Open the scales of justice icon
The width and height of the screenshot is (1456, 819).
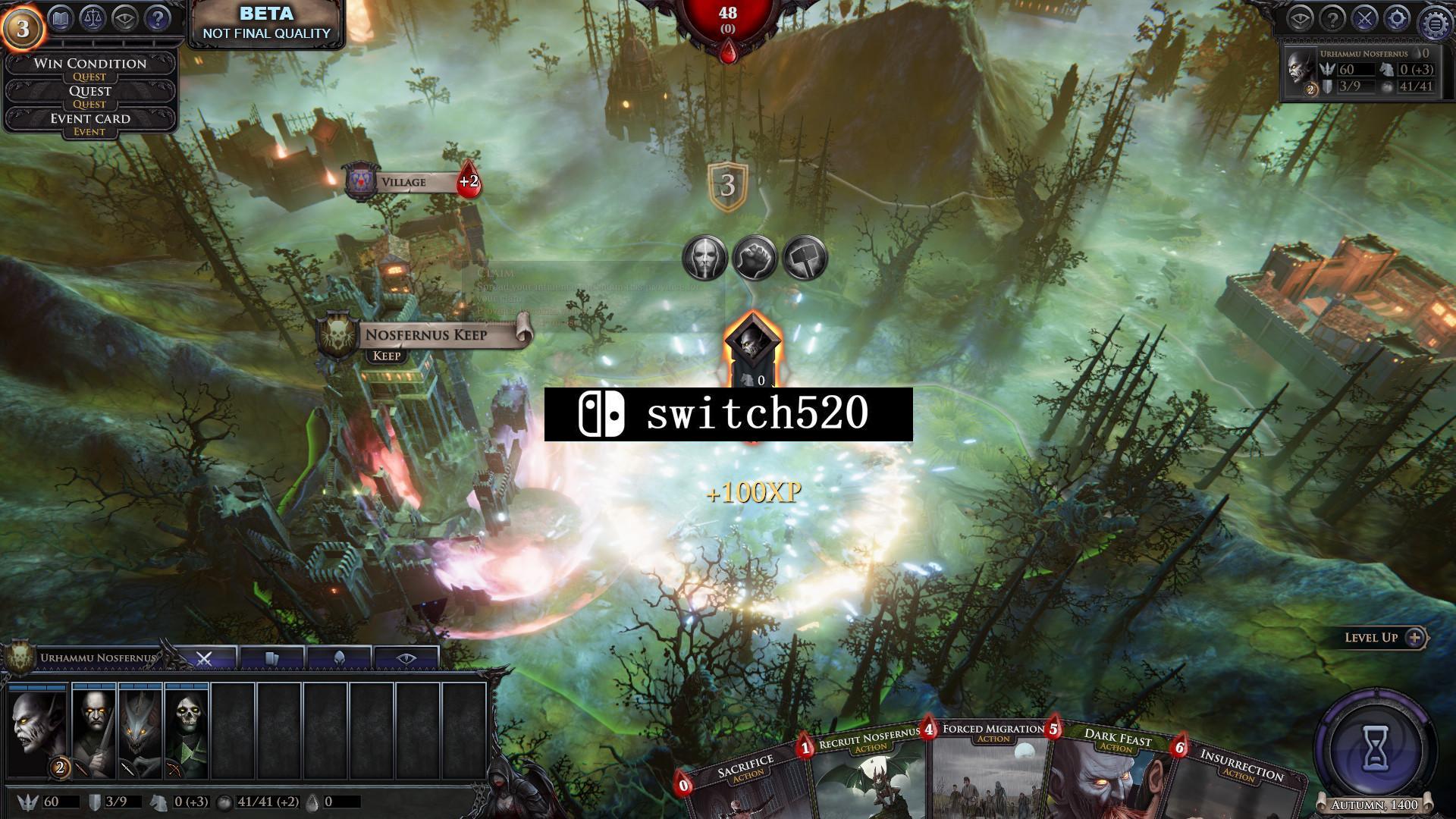coord(91,19)
